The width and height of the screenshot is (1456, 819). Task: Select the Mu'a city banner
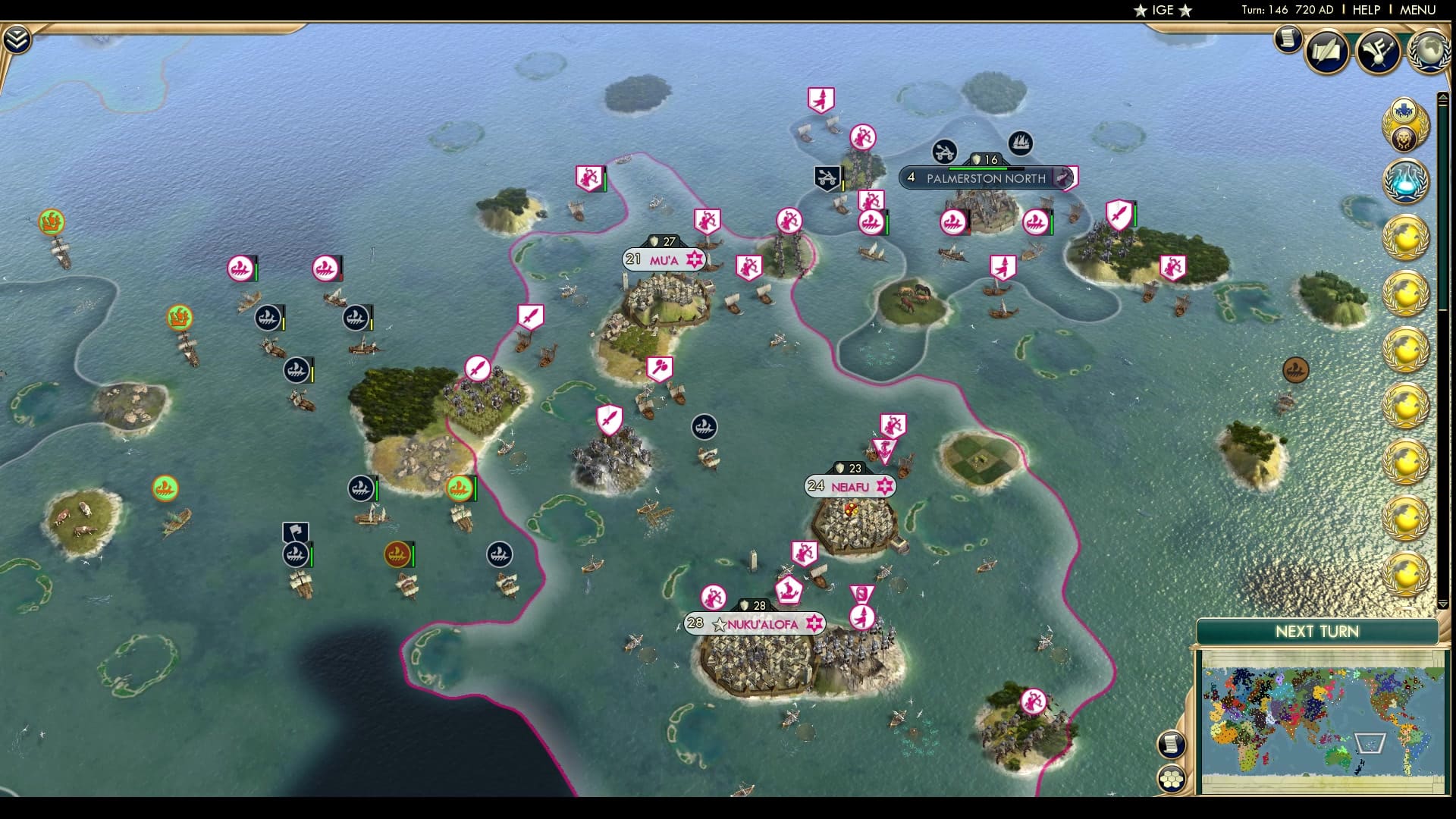pos(664,259)
